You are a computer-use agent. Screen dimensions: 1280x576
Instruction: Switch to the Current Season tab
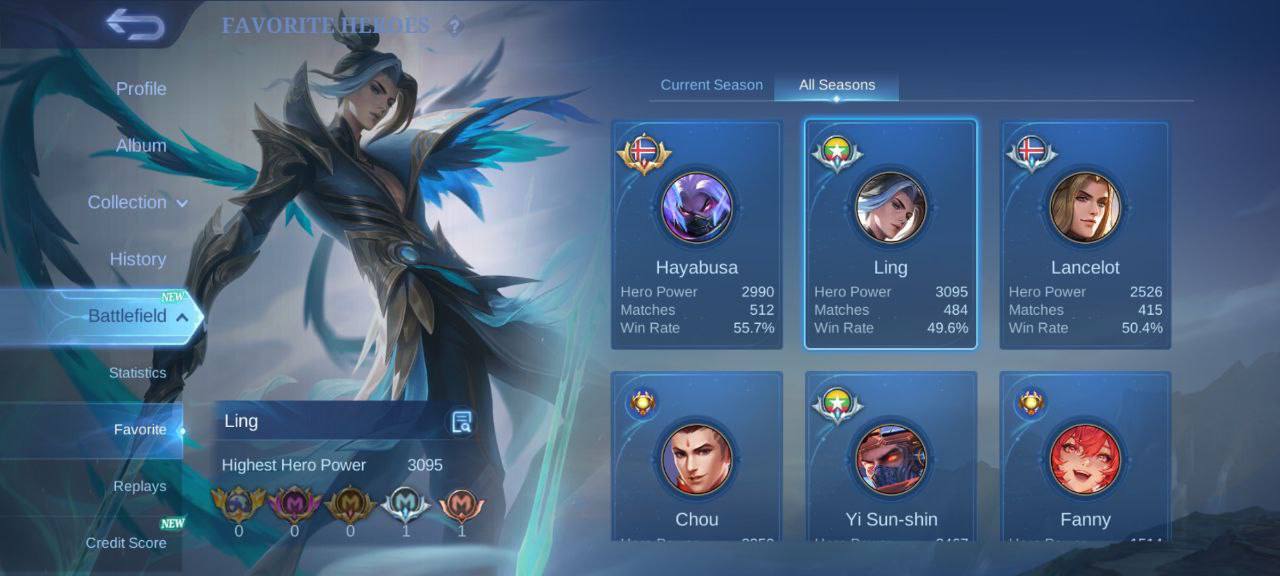coord(711,85)
